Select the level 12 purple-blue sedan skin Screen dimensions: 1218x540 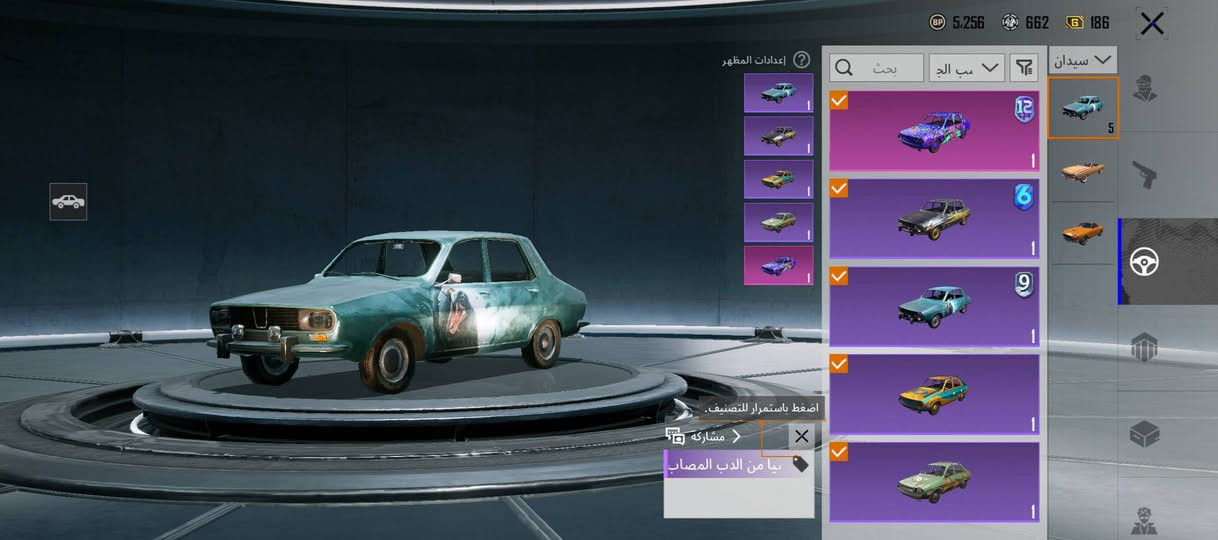pos(934,131)
